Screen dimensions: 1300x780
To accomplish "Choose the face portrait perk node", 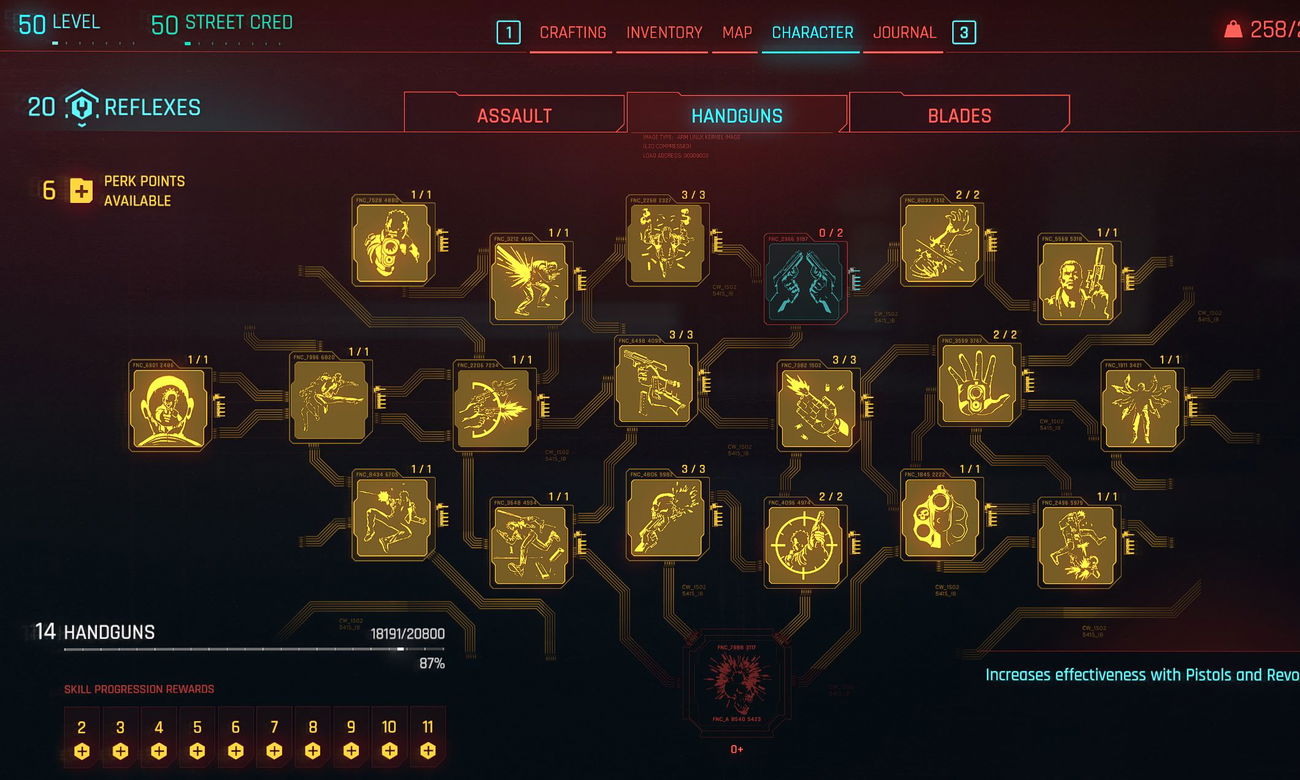I will (169, 407).
